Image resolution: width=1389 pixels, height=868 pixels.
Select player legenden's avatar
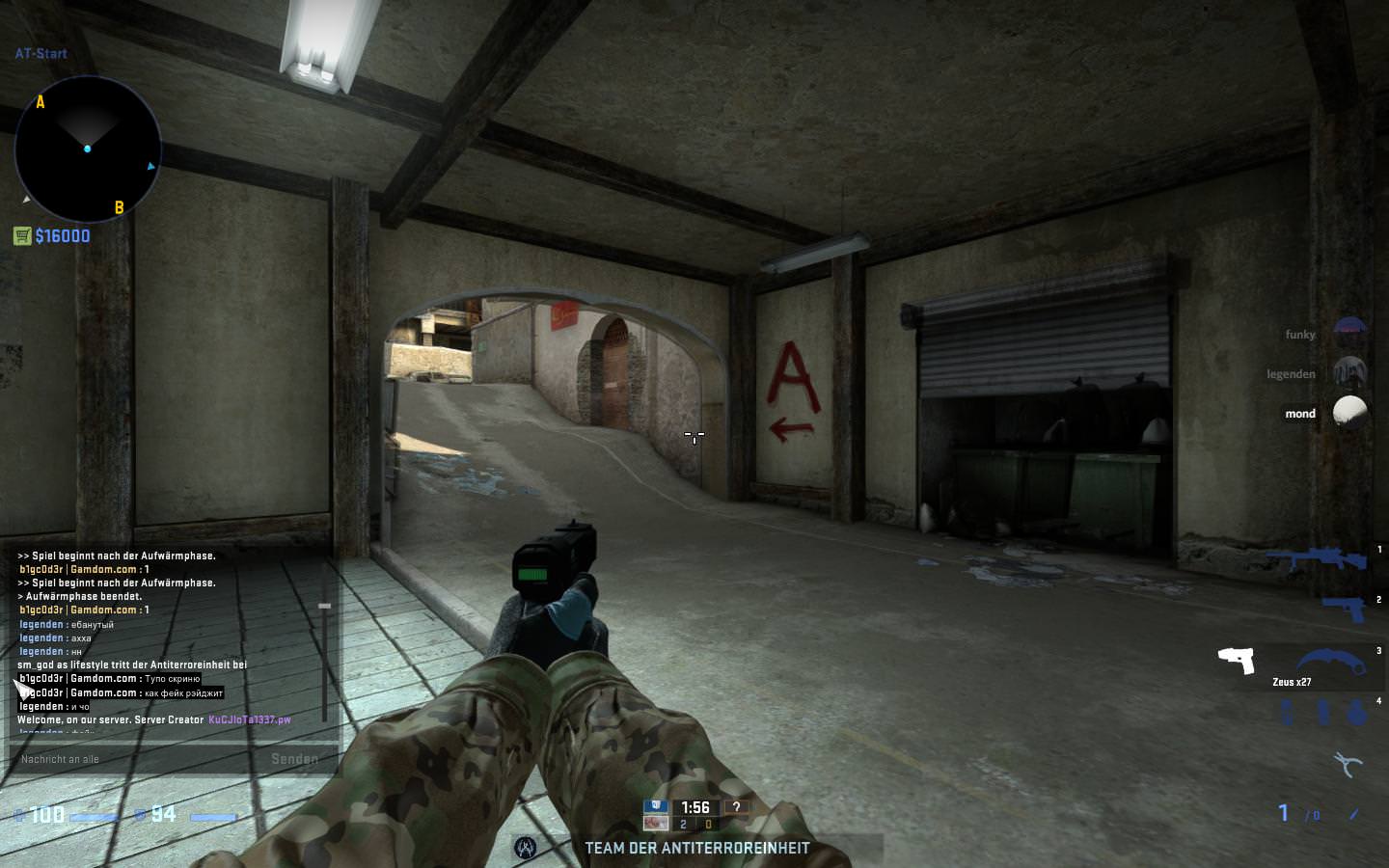[1349, 373]
